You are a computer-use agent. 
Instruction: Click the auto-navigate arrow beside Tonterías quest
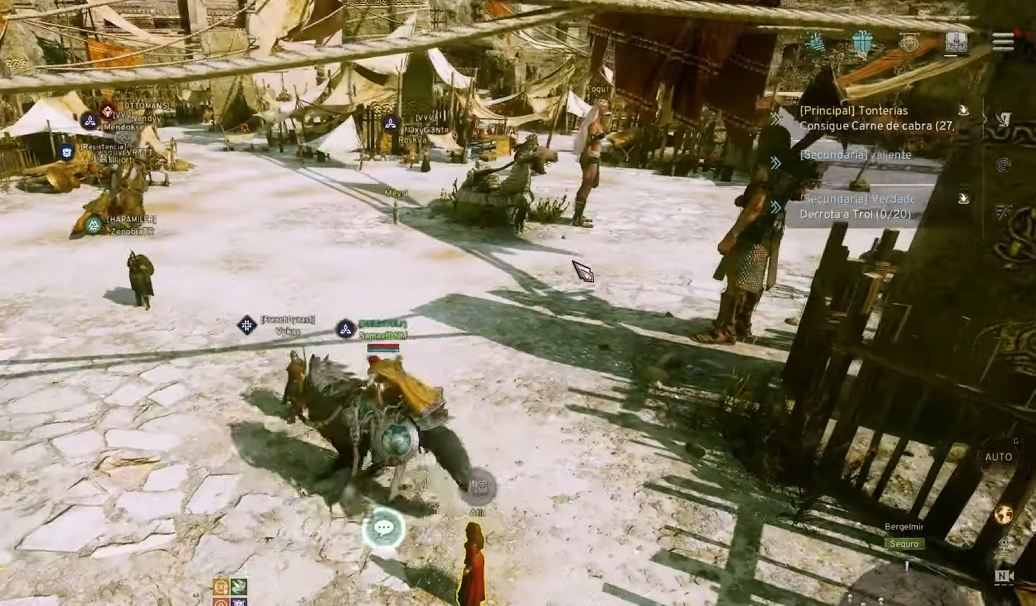tap(963, 111)
